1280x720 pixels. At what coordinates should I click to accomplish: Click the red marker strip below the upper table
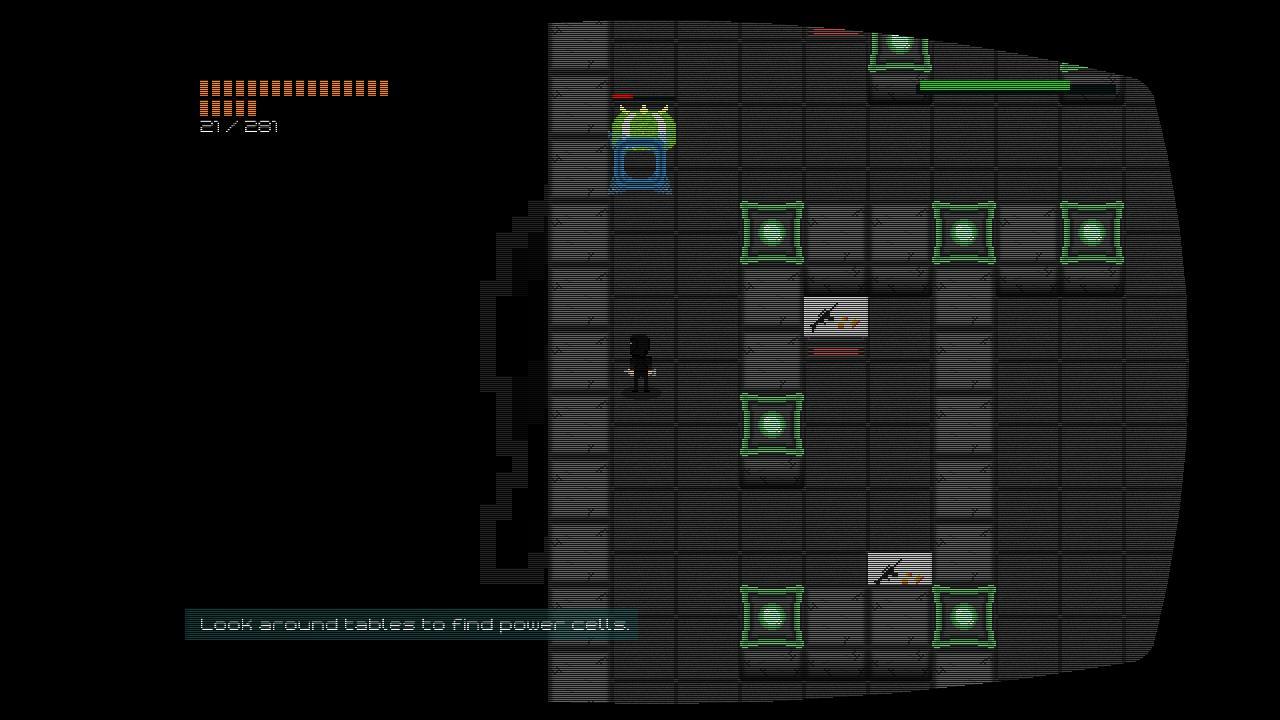836,350
